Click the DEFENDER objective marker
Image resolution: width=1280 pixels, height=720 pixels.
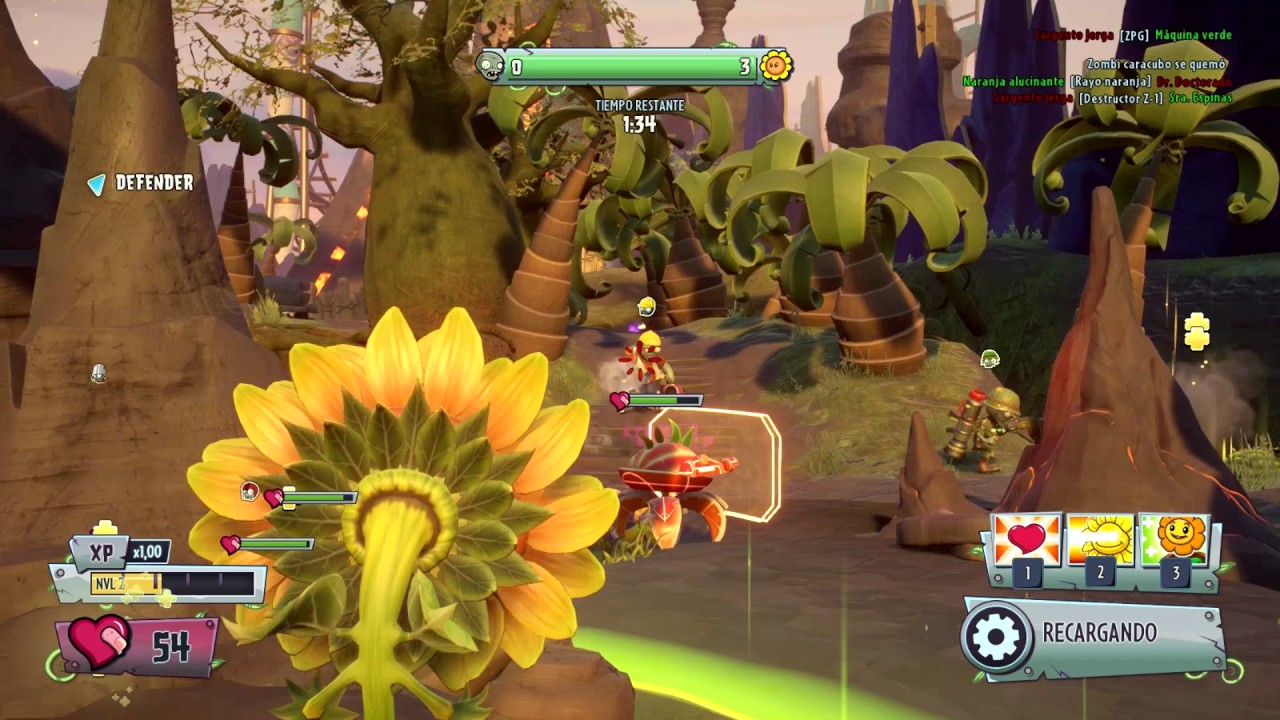coord(96,184)
